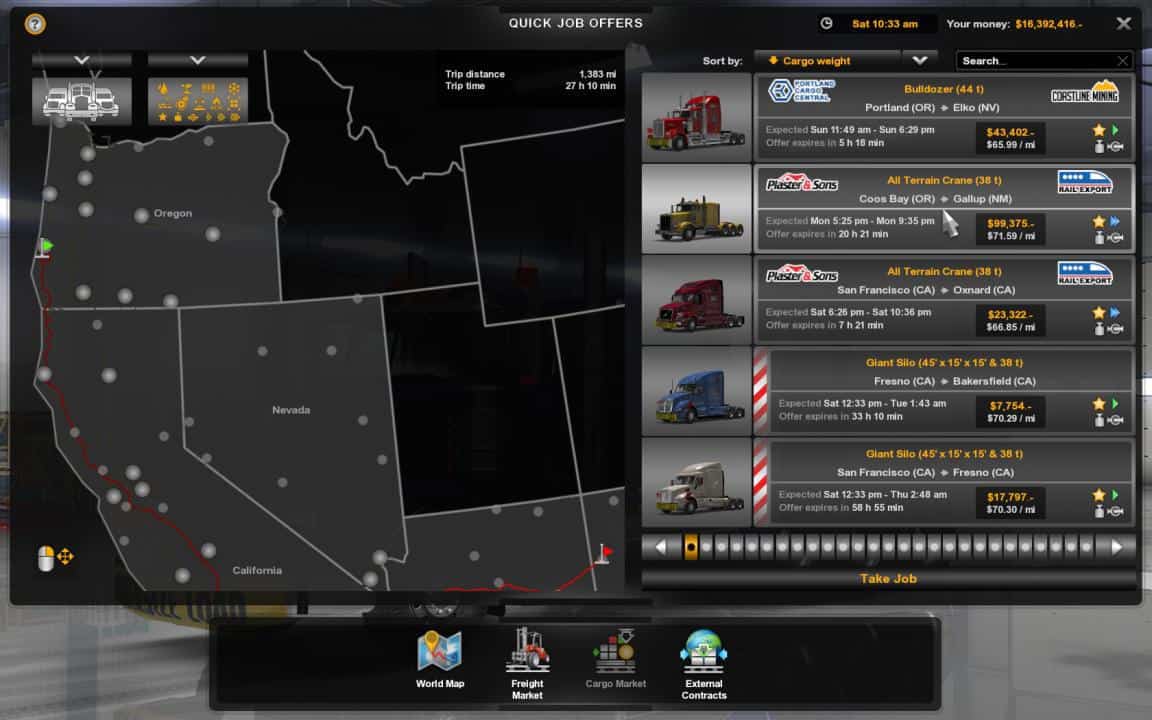Image resolution: width=1152 pixels, height=720 pixels.
Task: Open the World Map
Action: [x=440, y=660]
